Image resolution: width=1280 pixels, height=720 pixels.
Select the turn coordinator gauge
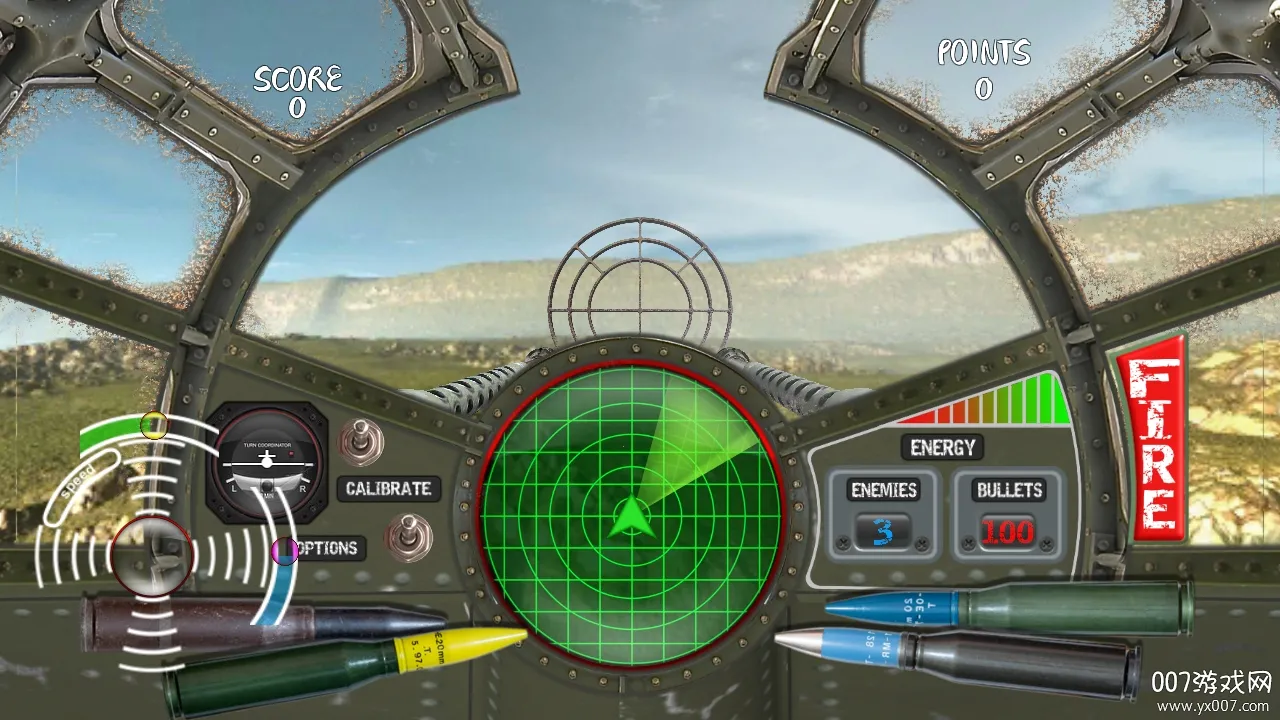pyautogui.click(x=266, y=464)
